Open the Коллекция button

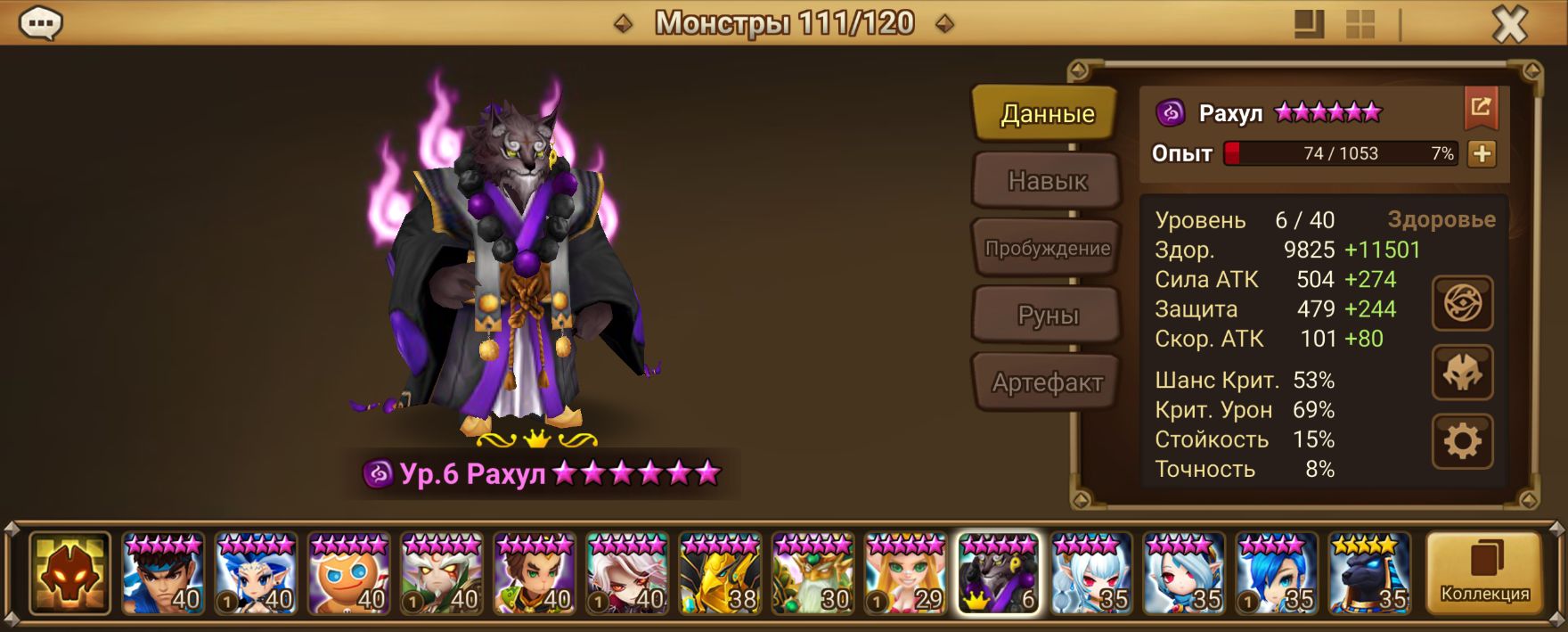coord(1484,573)
